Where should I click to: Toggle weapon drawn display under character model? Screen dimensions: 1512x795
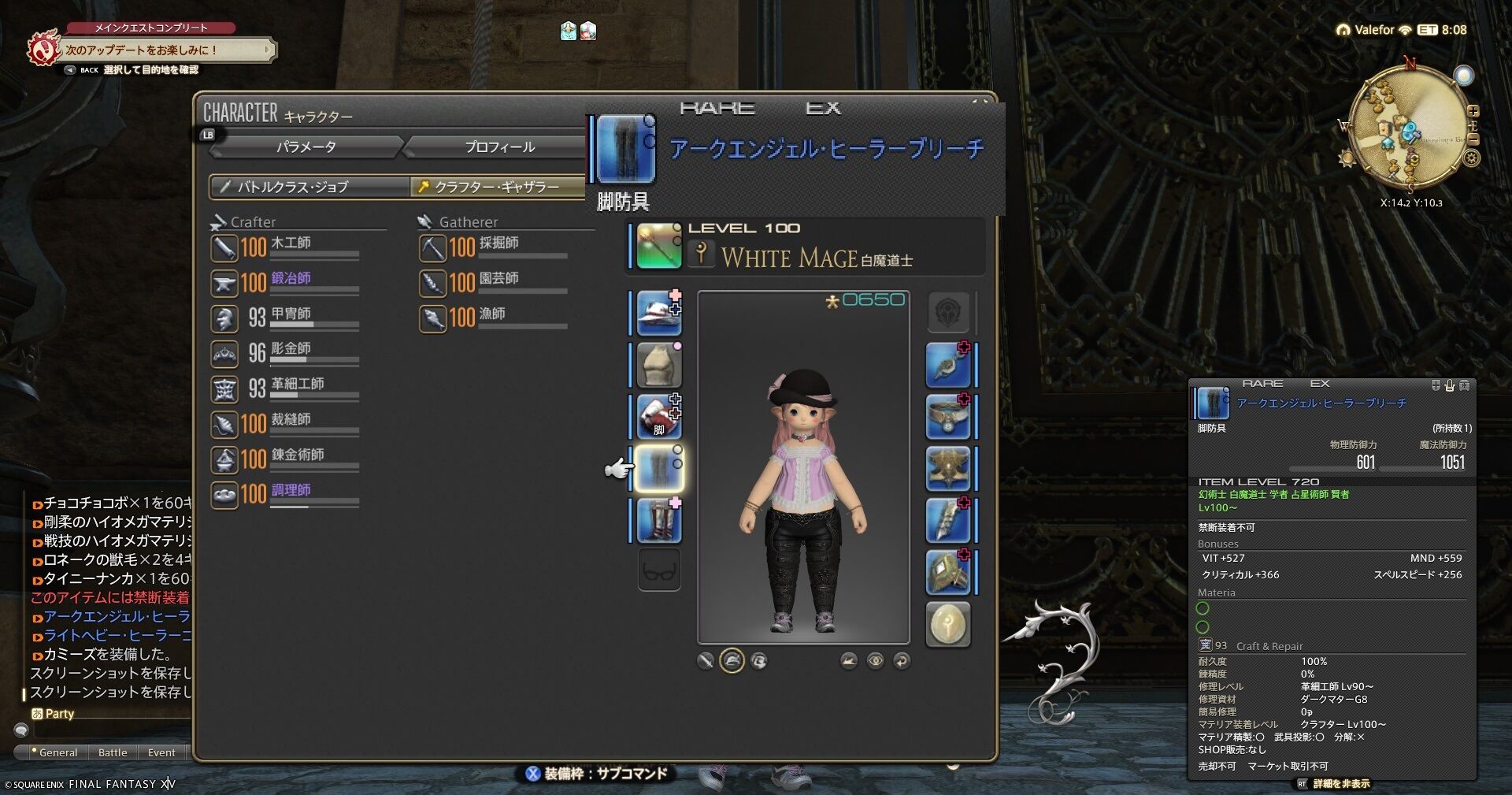(x=708, y=660)
